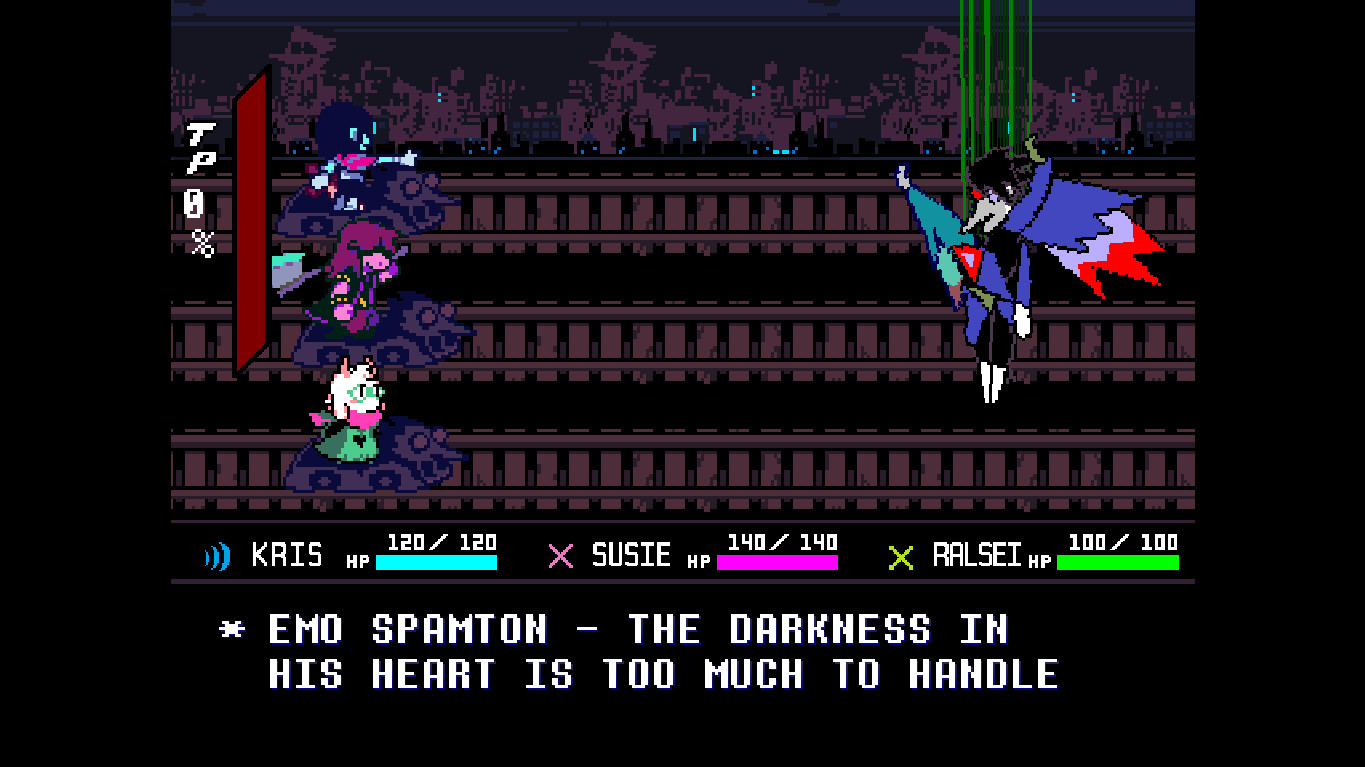
Task: Select the KRIS name label
Action: (289, 554)
